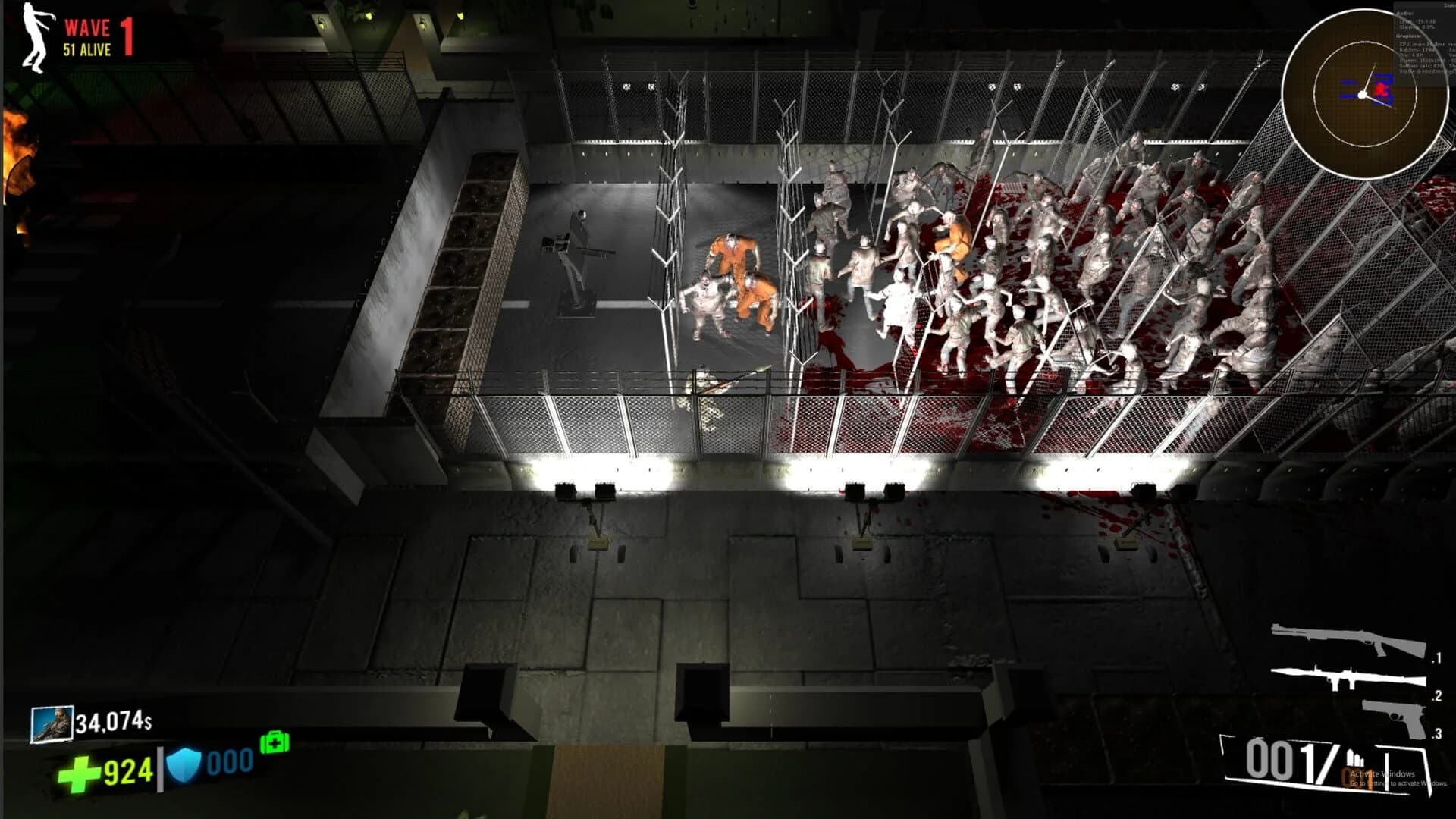Screen dimensions: 1456x819
Task: Select the weapon slot .2 label
Action: click(1437, 698)
